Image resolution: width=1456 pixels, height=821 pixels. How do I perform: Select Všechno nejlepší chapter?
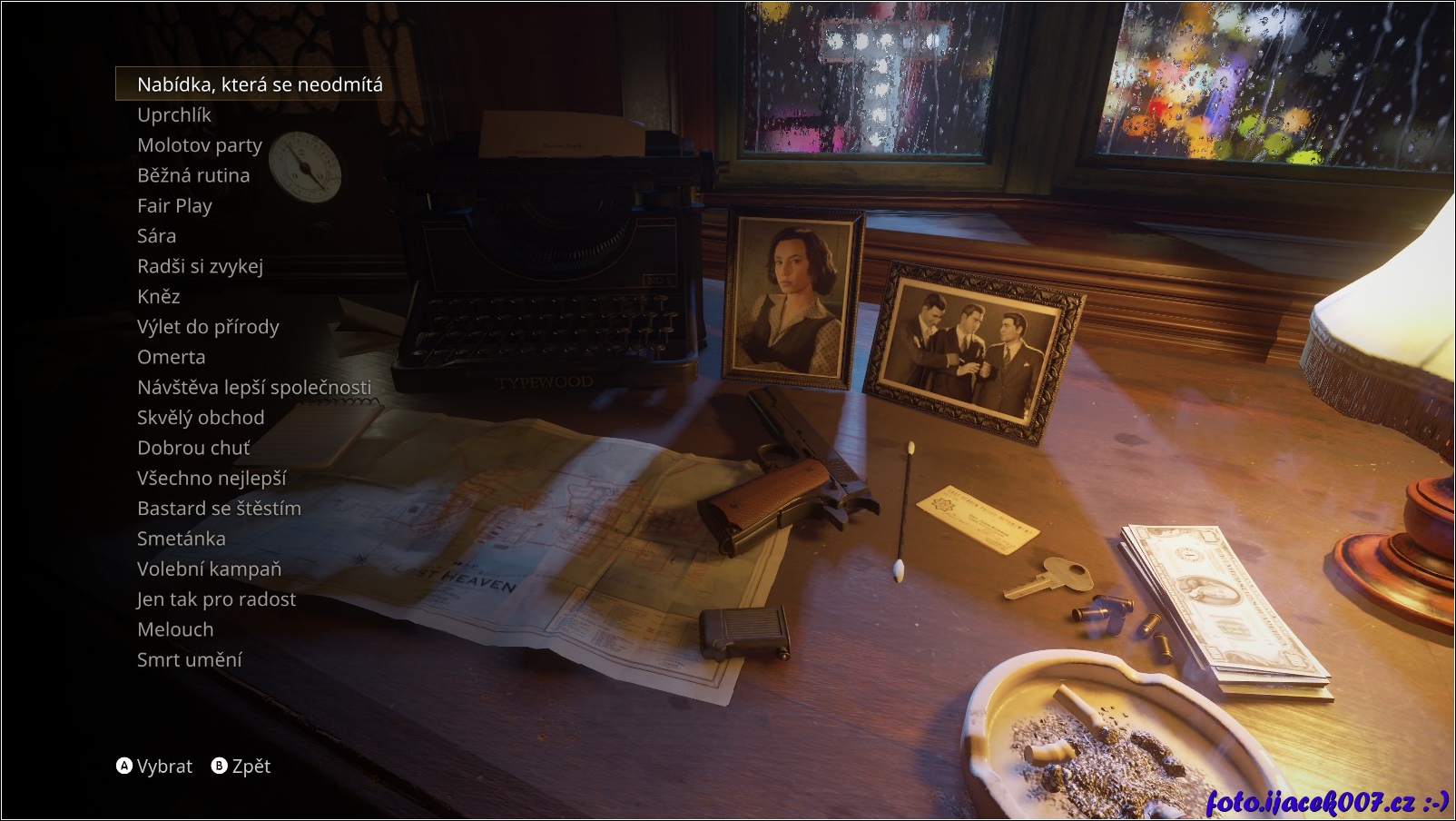[212, 478]
